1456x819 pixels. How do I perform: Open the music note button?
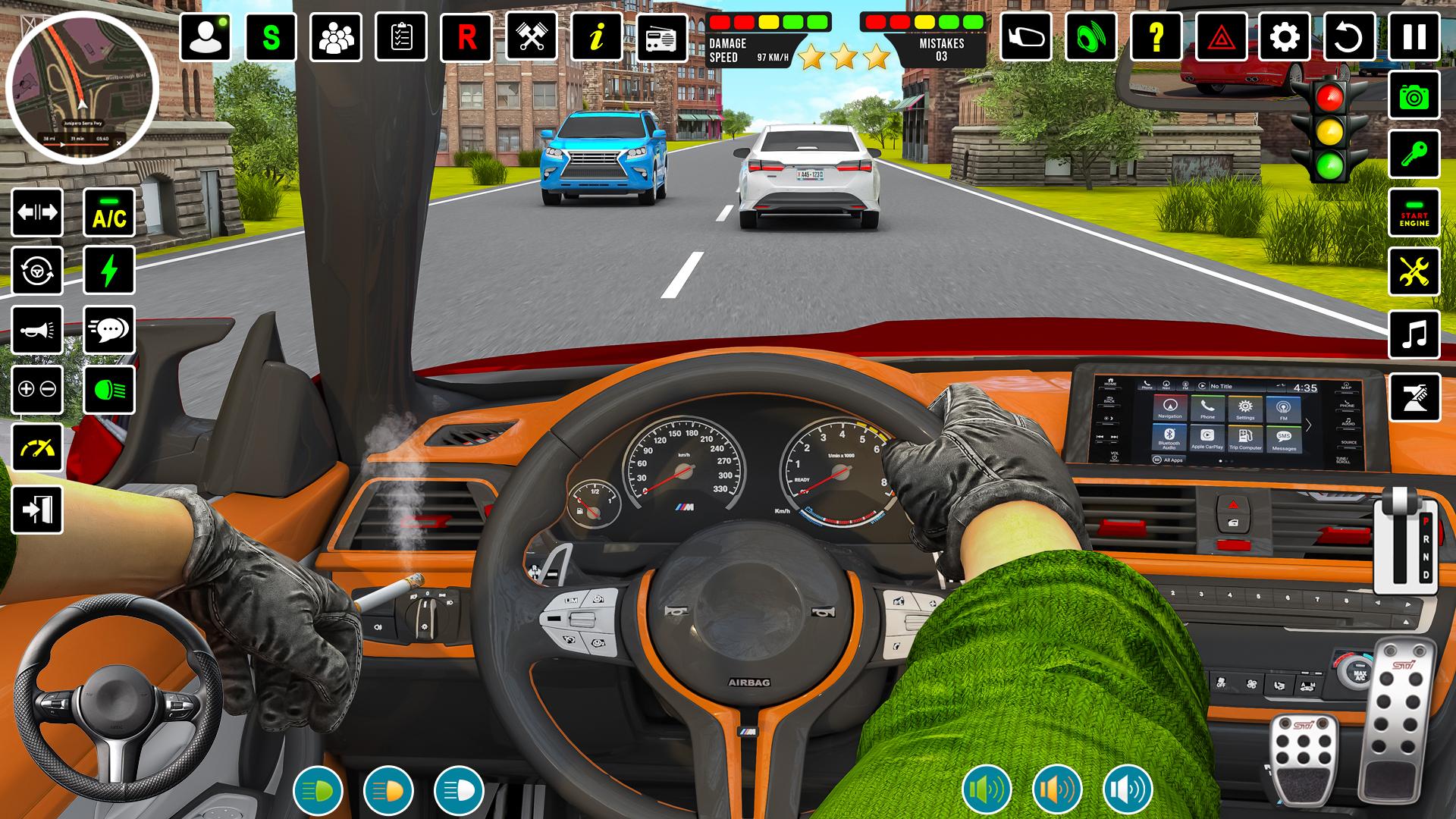(1414, 334)
